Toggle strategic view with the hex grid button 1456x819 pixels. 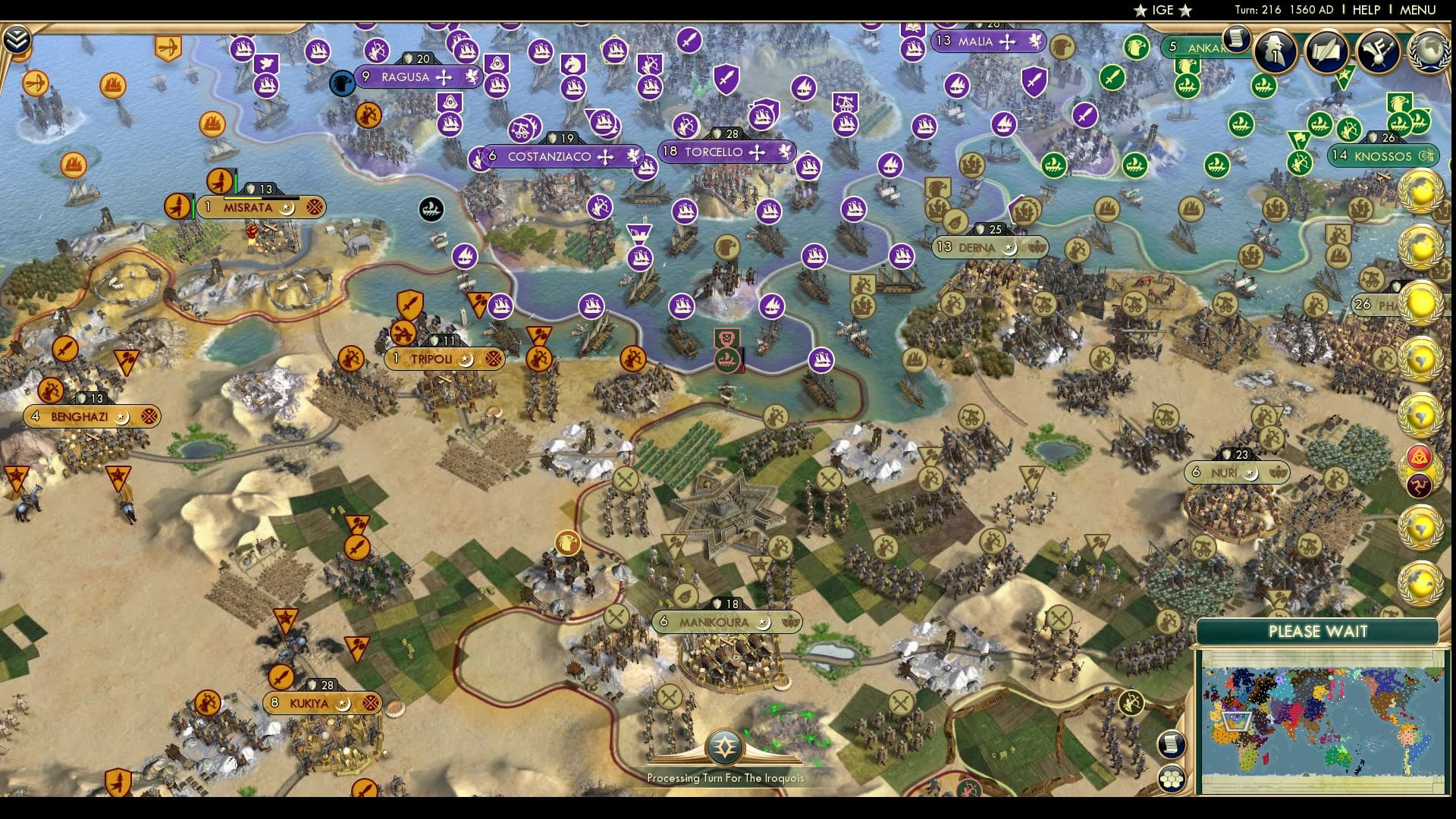[x=1173, y=779]
